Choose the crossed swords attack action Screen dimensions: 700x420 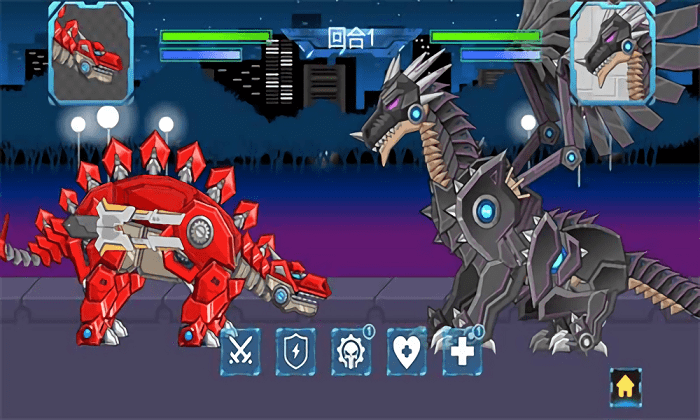point(241,351)
